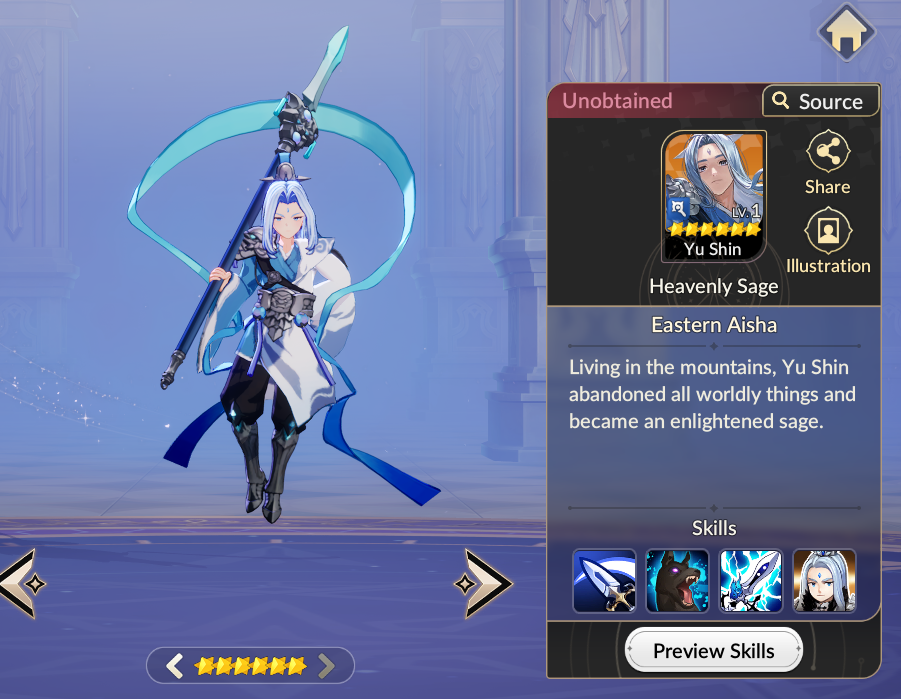Screen dimensions: 901x699
Task: Open the Source button
Action: (820, 101)
